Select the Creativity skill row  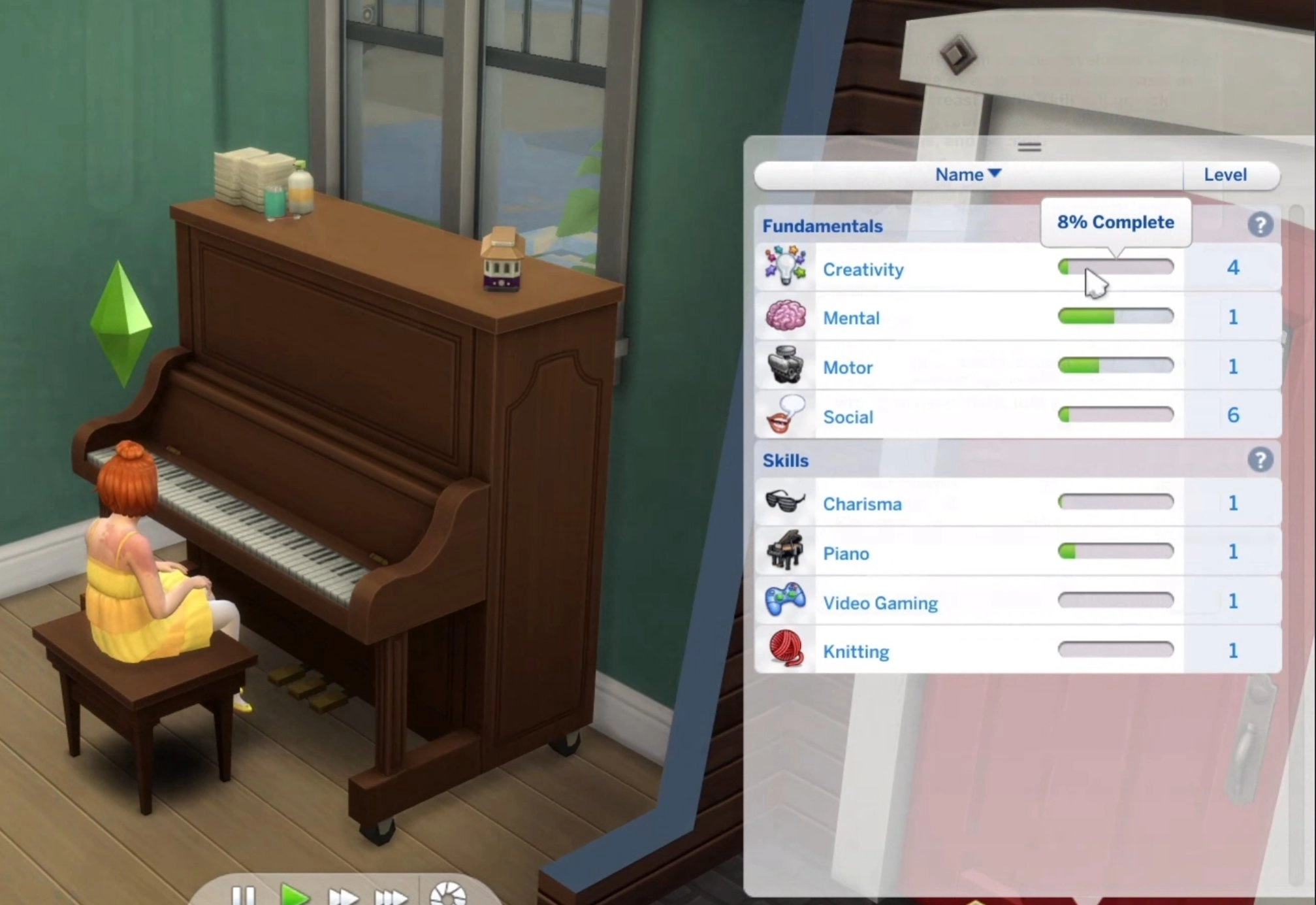click(x=863, y=269)
